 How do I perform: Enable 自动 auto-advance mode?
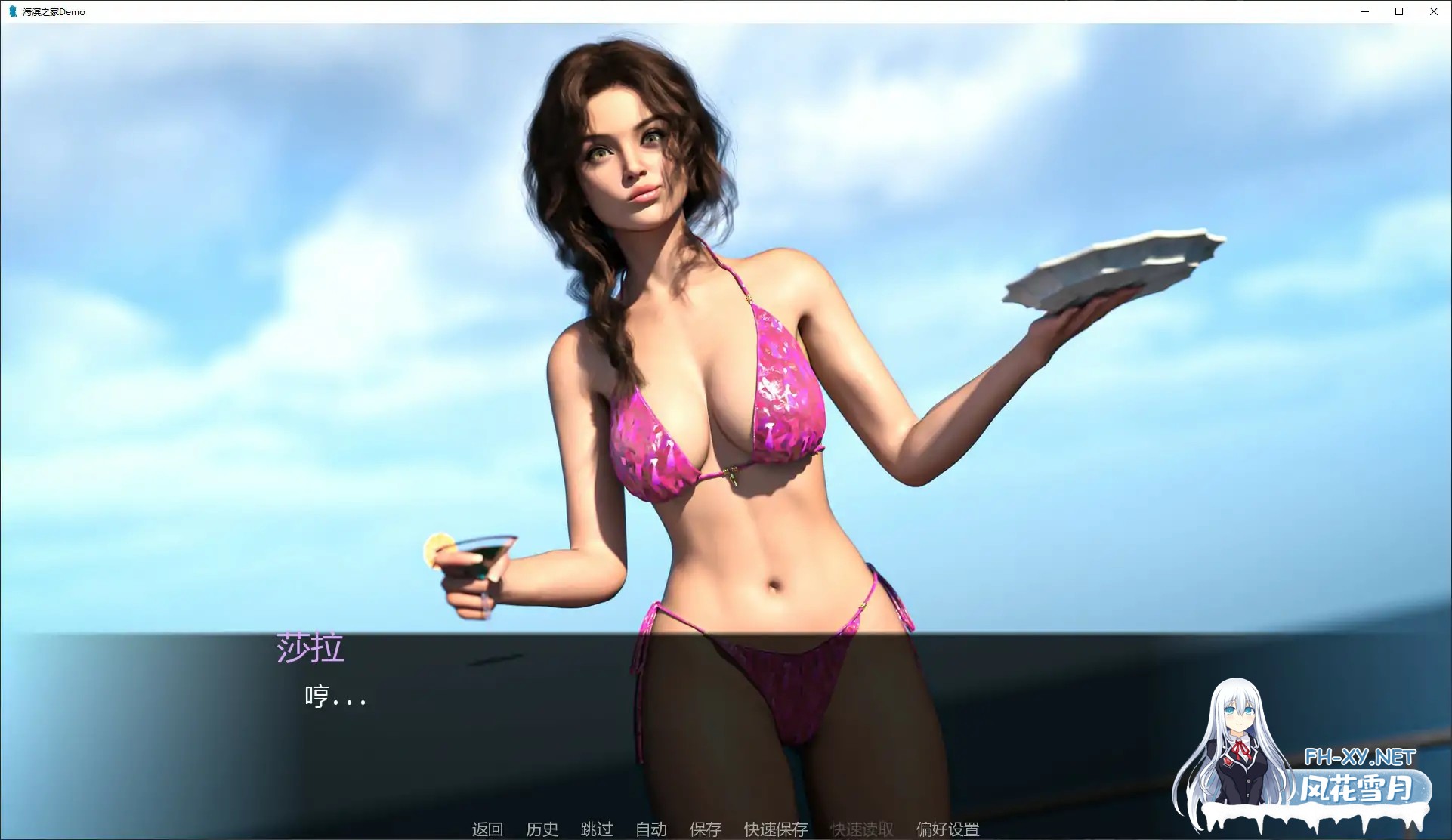(651, 829)
